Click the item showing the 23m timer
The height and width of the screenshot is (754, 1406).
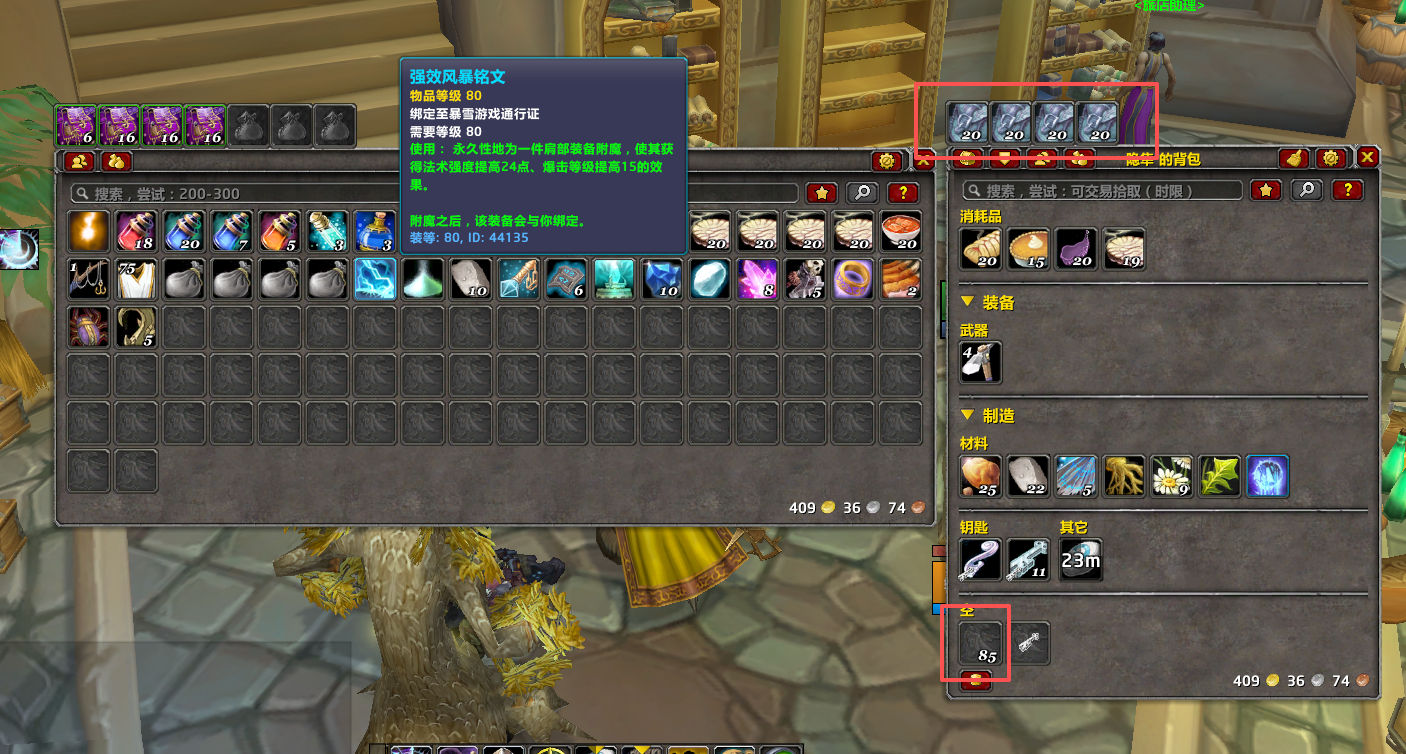click(x=1080, y=560)
